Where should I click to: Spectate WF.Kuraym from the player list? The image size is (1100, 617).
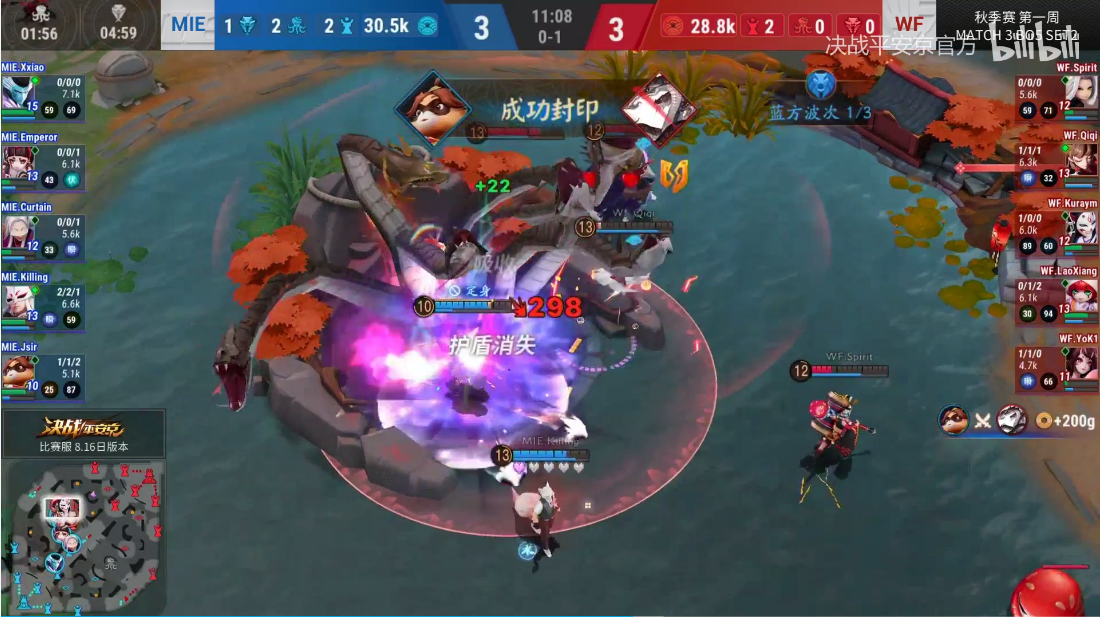1083,228
